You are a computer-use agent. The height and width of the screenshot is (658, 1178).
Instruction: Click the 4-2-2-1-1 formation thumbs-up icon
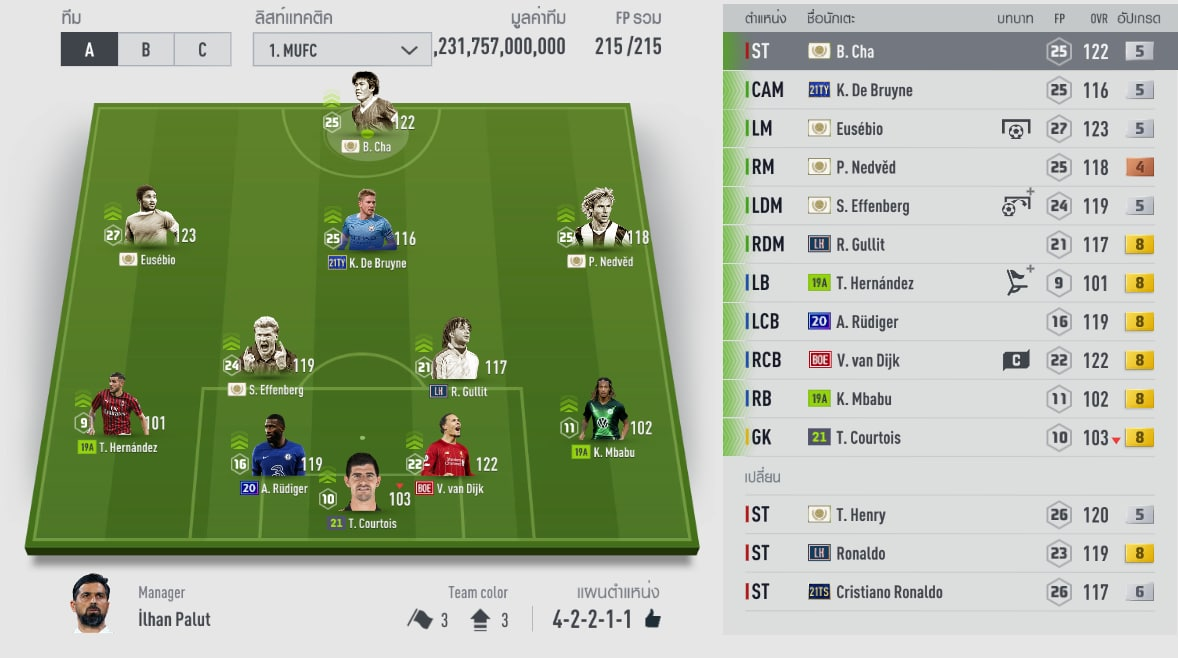pyautogui.click(x=653, y=620)
